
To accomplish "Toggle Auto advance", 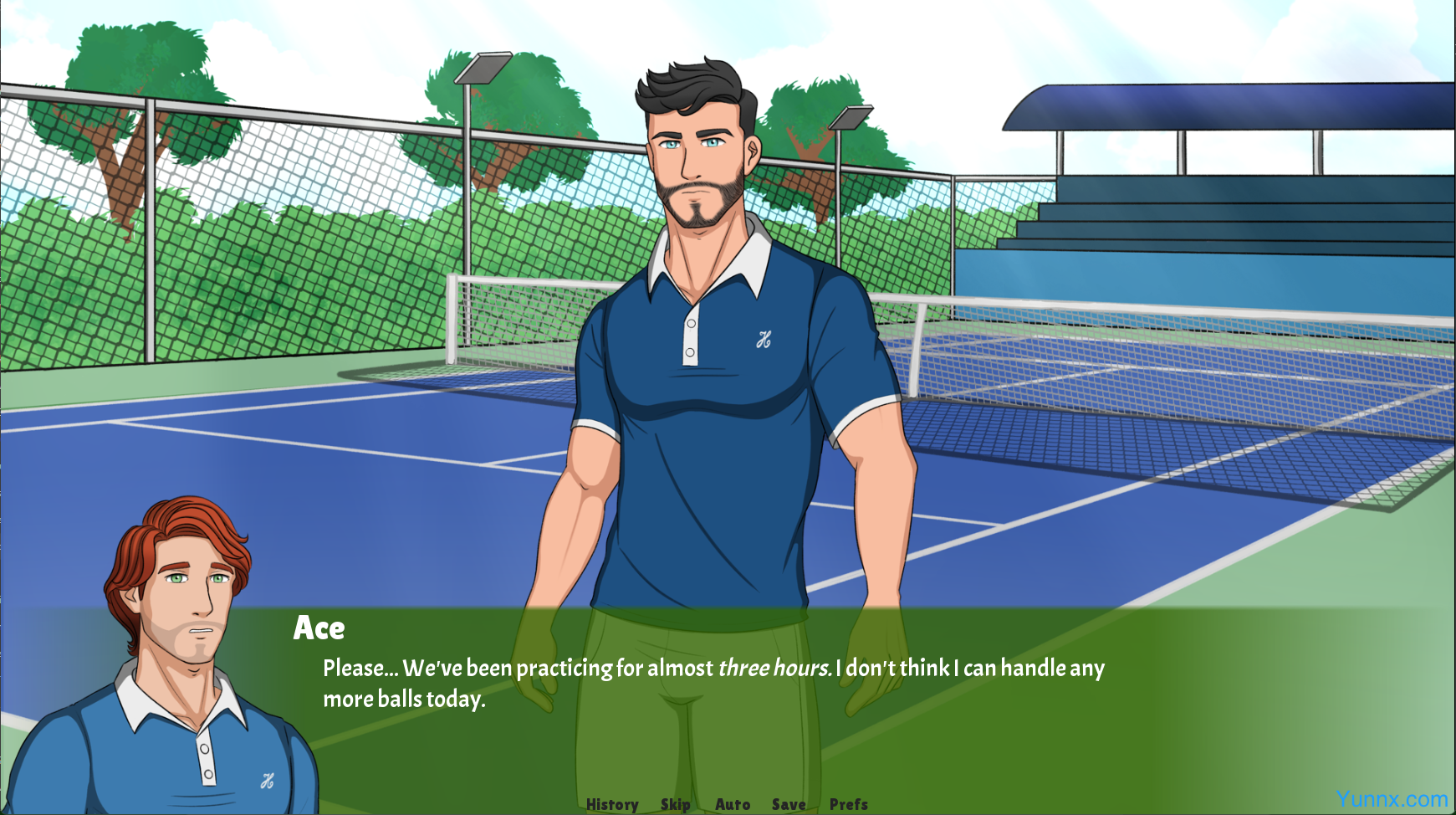I will [x=733, y=804].
